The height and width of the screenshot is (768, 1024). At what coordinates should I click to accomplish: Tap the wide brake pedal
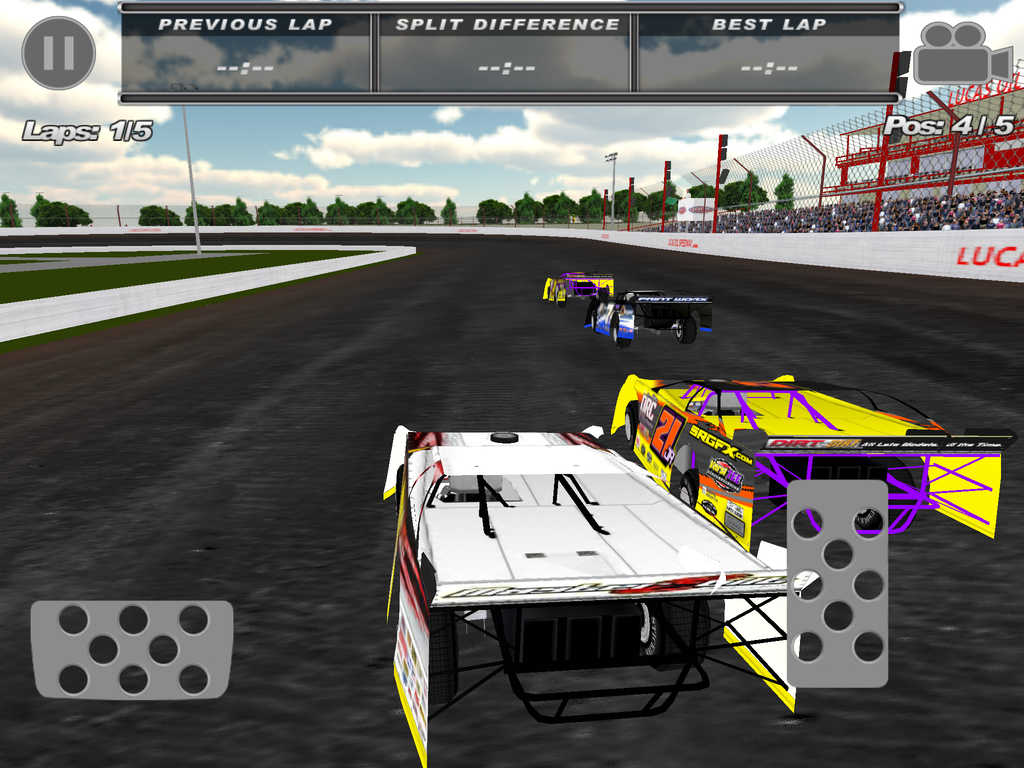point(132,649)
